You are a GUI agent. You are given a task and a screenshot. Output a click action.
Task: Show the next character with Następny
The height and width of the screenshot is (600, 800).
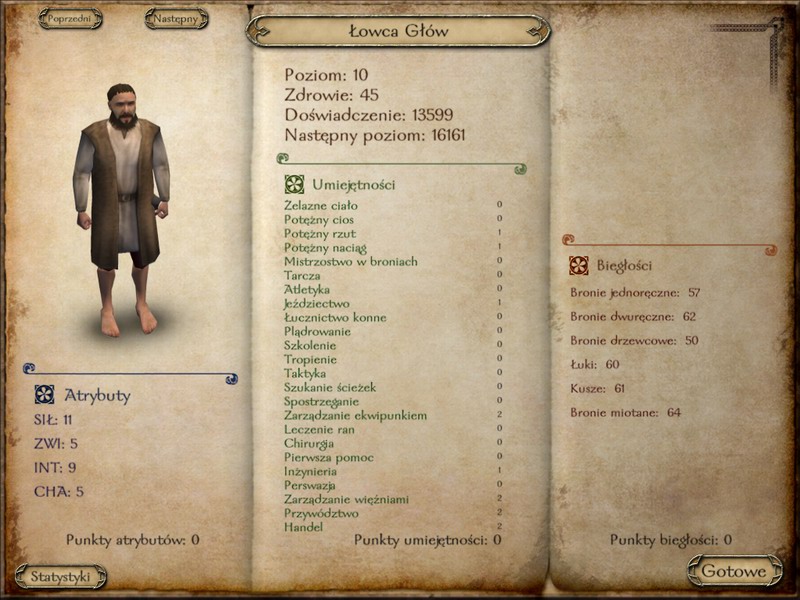point(176,18)
